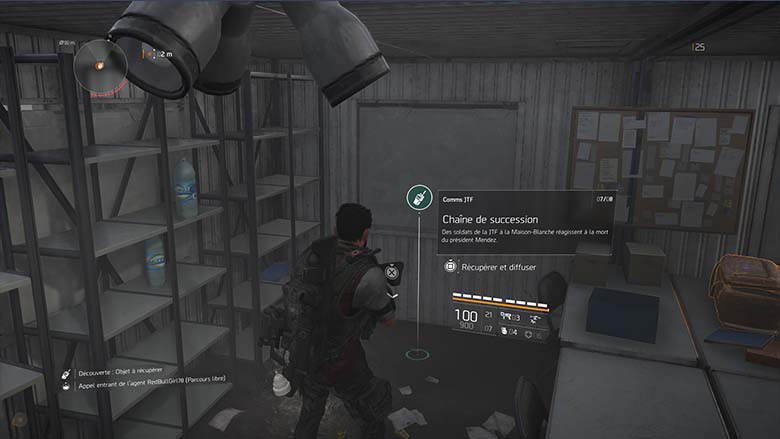The image size is (780, 439).
Task: Choose Récupérer et diffuser action
Action: [496, 267]
